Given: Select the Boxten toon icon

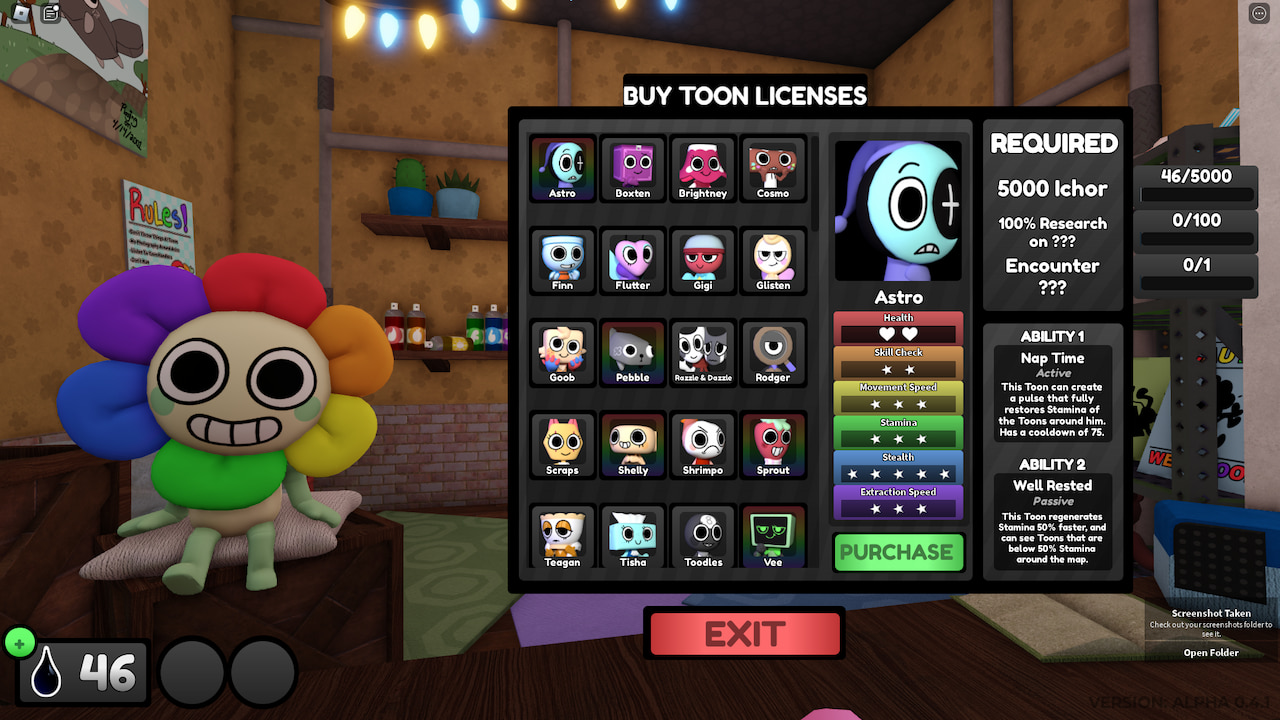Looking at the screenshot, I should pyautogui.click(x=632, y=168).
